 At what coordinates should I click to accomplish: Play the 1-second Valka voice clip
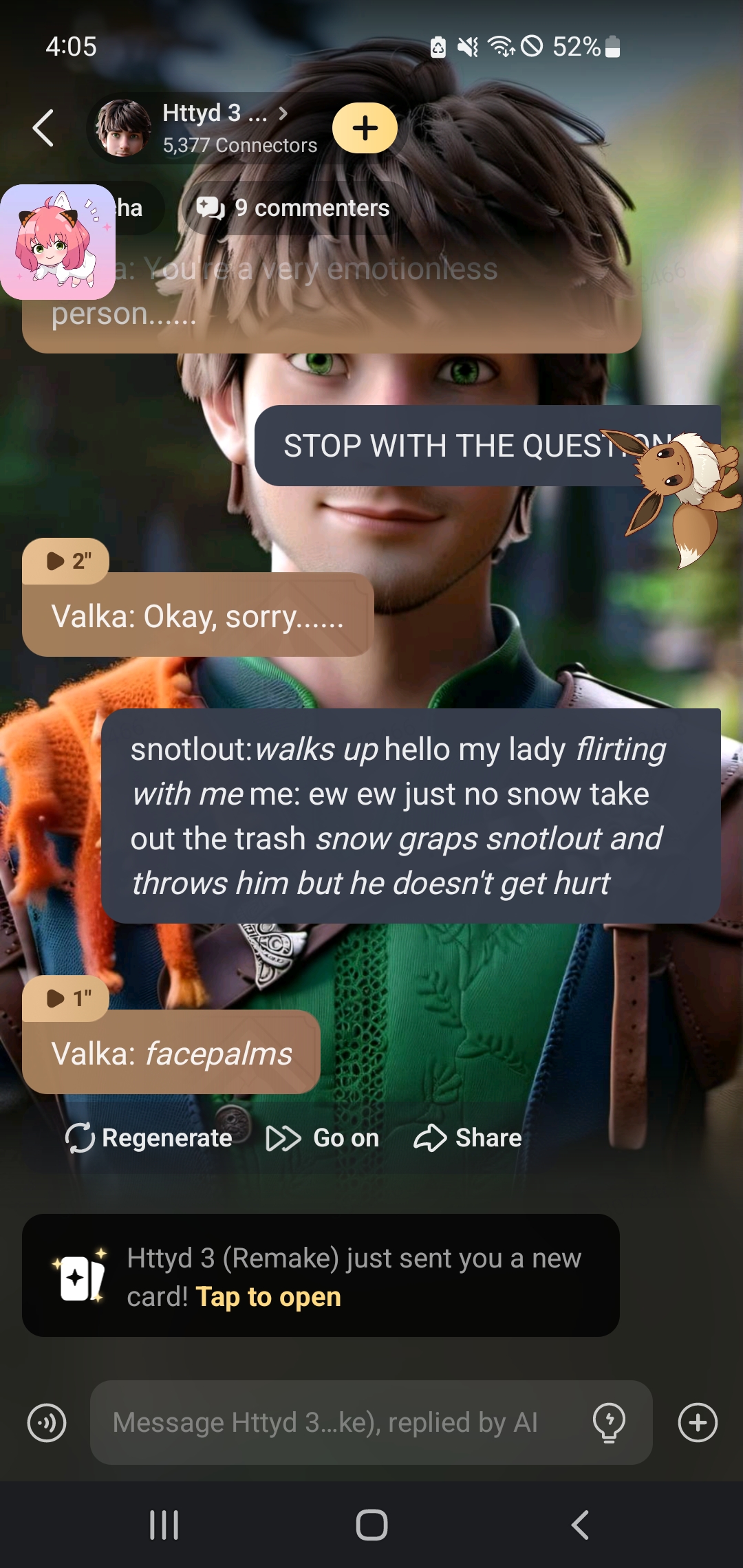pos(66,999)
